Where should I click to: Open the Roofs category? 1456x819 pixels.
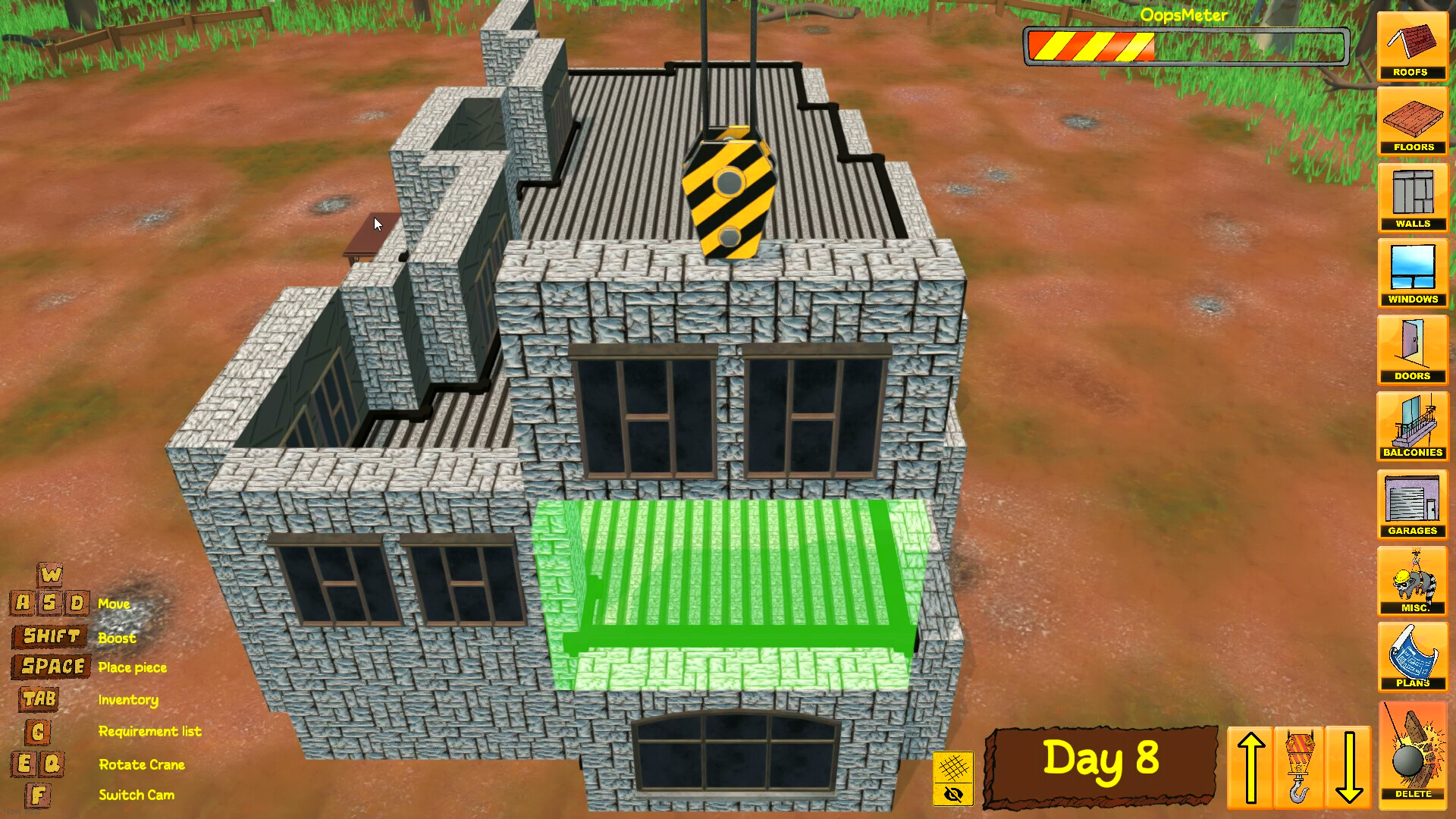click(x=1412, y=47)
